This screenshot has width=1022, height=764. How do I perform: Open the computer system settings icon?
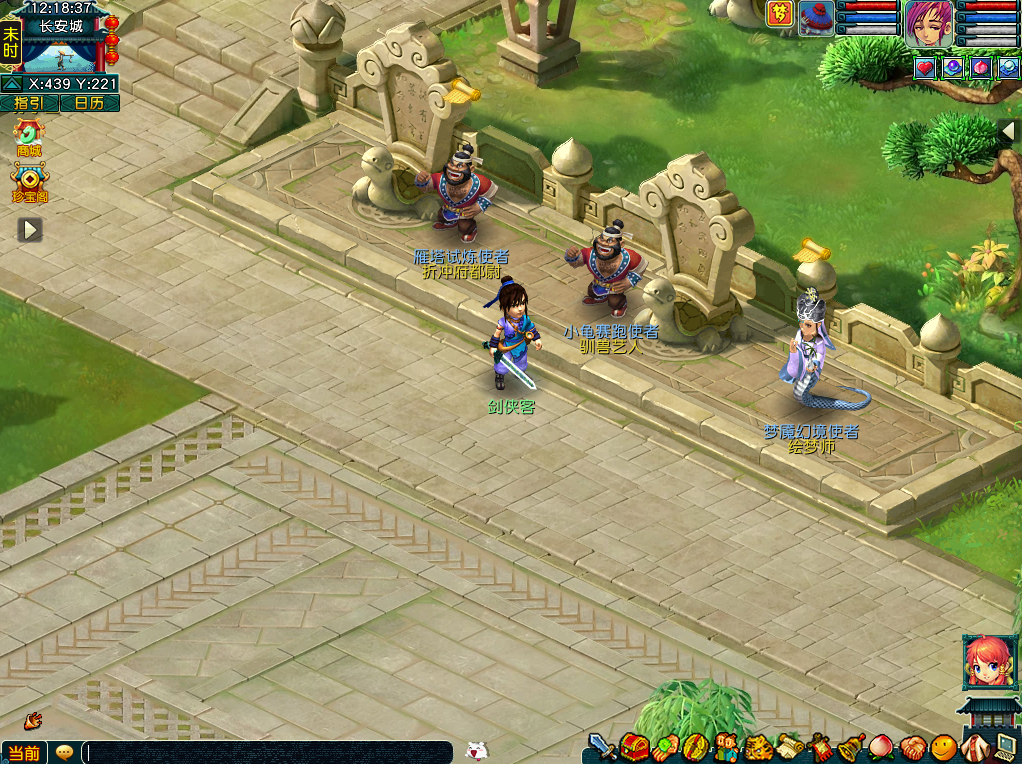point(1005,746)
